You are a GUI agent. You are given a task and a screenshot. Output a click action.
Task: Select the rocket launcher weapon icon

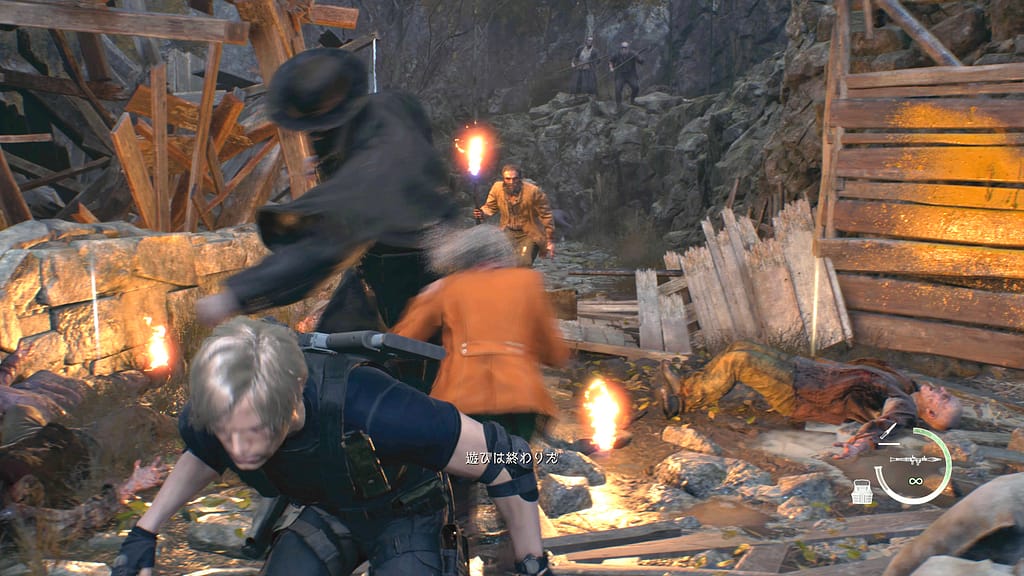point(917,459)
